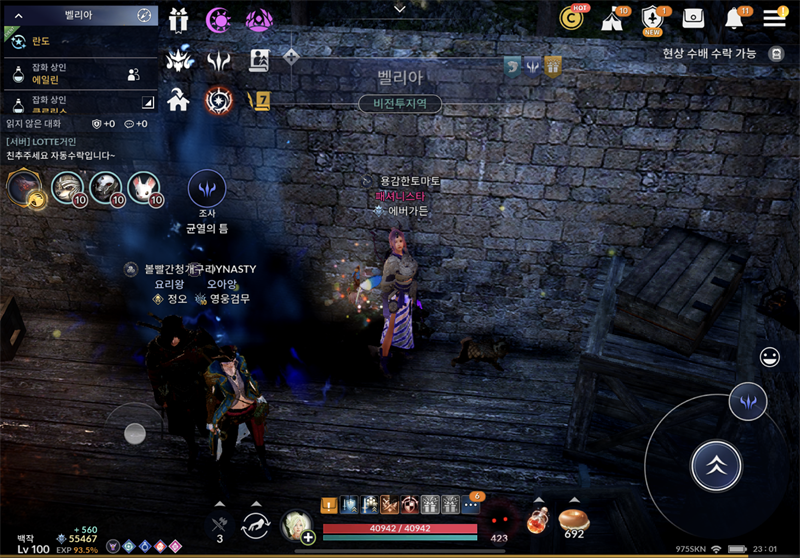
Task: Open the gold coin shop marked HOT
Action: coord(573,17)
